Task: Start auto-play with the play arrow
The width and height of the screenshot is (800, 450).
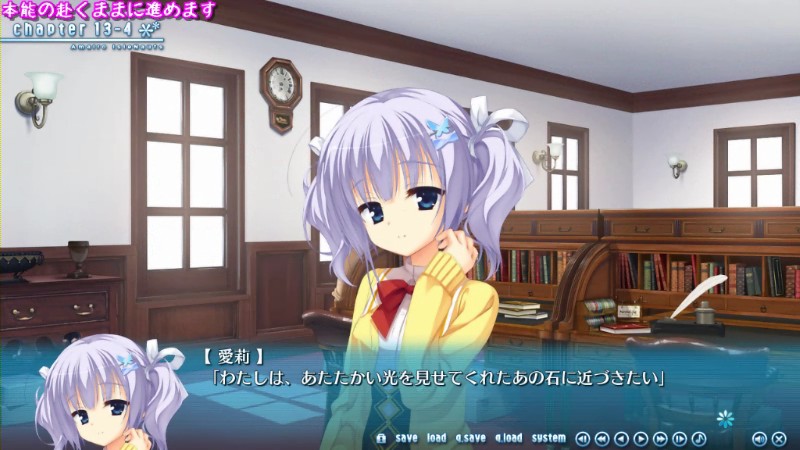Action: pyautogui.click(x=641, y=438)
